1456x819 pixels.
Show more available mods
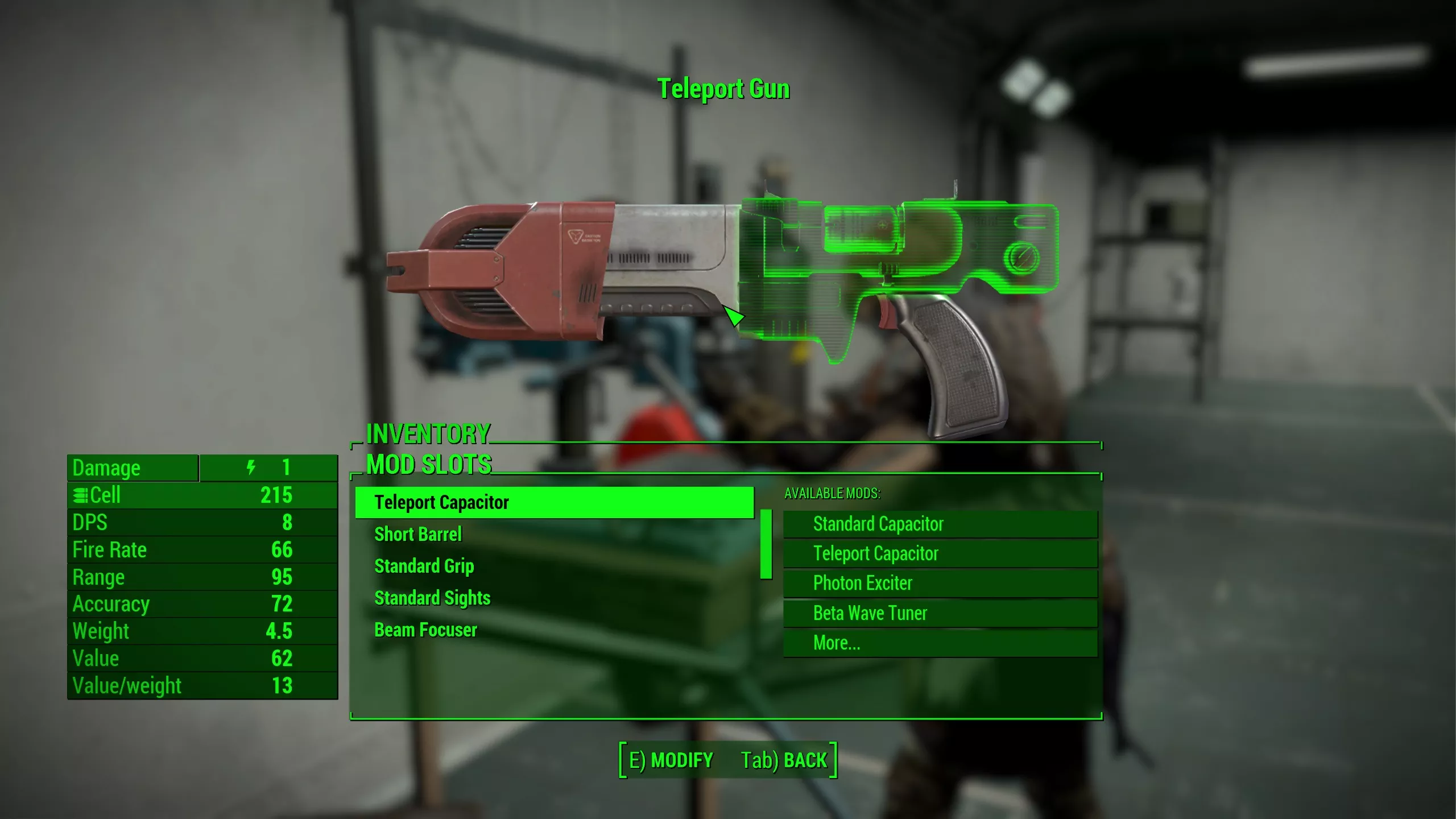940,643
